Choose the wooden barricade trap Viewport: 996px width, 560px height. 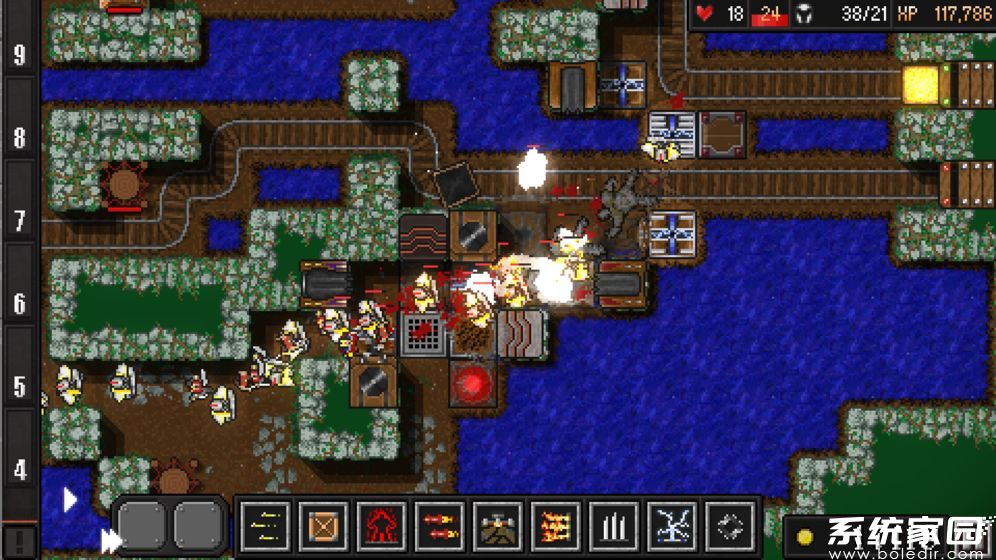point(324,525)
